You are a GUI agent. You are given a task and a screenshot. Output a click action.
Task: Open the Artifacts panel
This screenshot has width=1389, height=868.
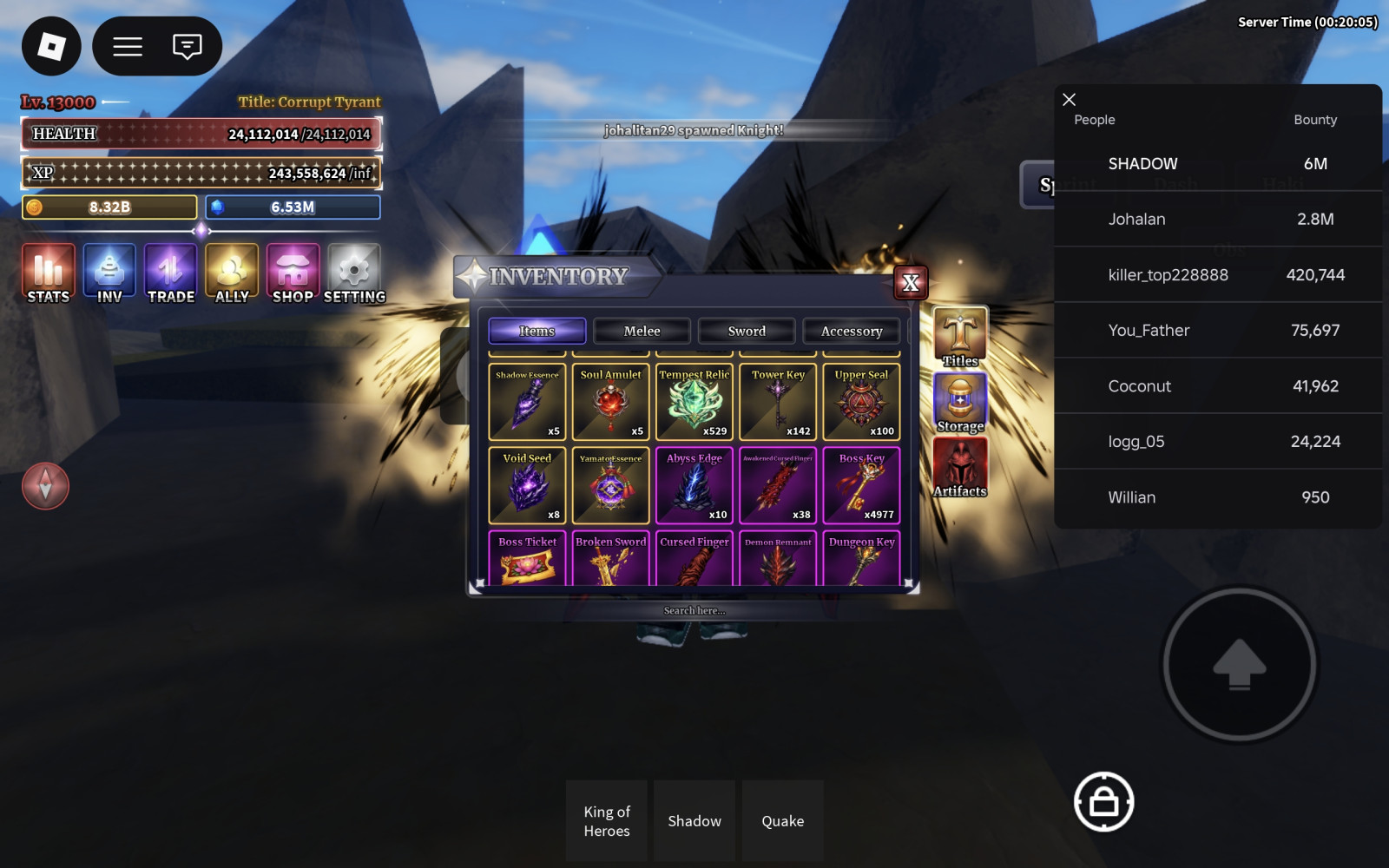960,468
